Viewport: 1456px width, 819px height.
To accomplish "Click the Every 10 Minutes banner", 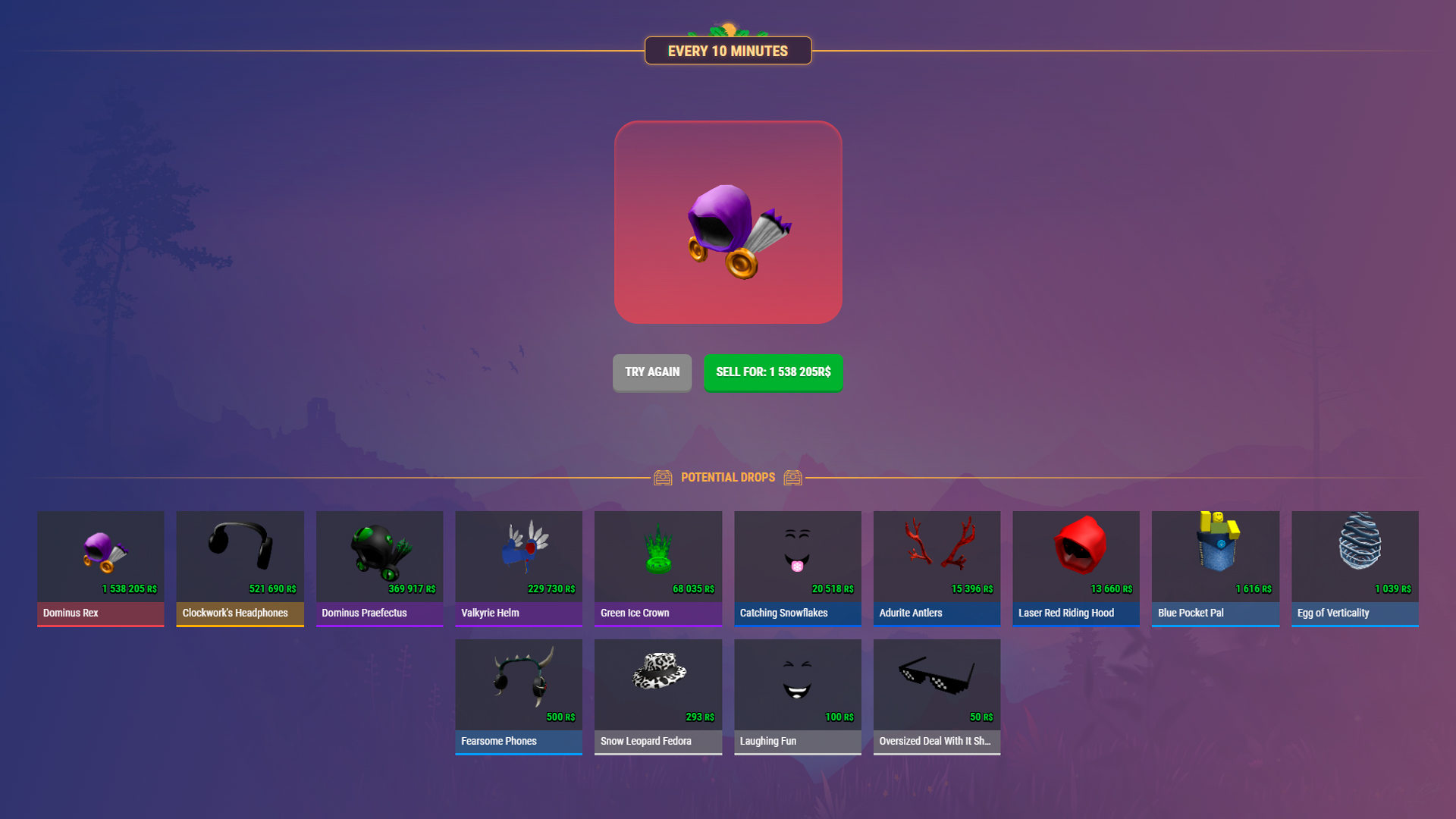I will (x=728, y=50).
